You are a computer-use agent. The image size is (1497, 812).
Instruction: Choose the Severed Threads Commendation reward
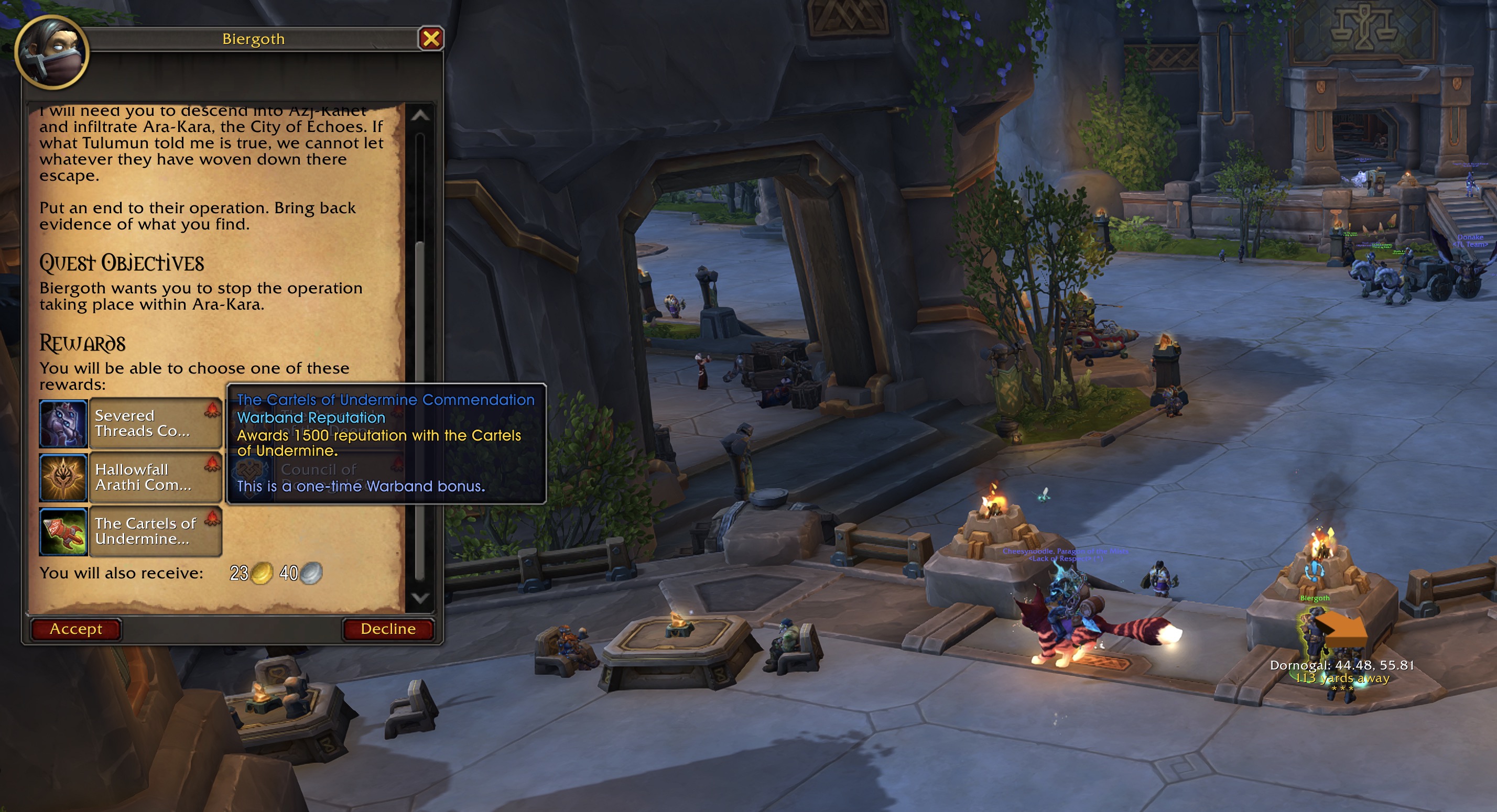point(130,423)
